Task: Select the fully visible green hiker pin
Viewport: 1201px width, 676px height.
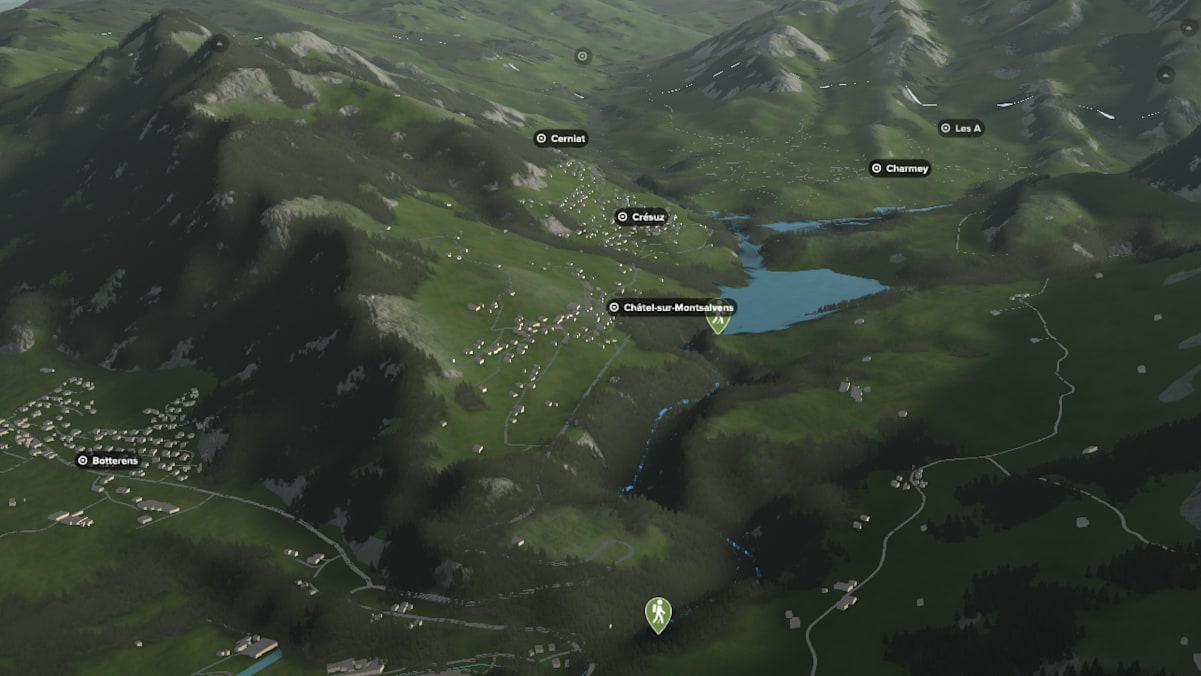Action: [x=657, y=613]
